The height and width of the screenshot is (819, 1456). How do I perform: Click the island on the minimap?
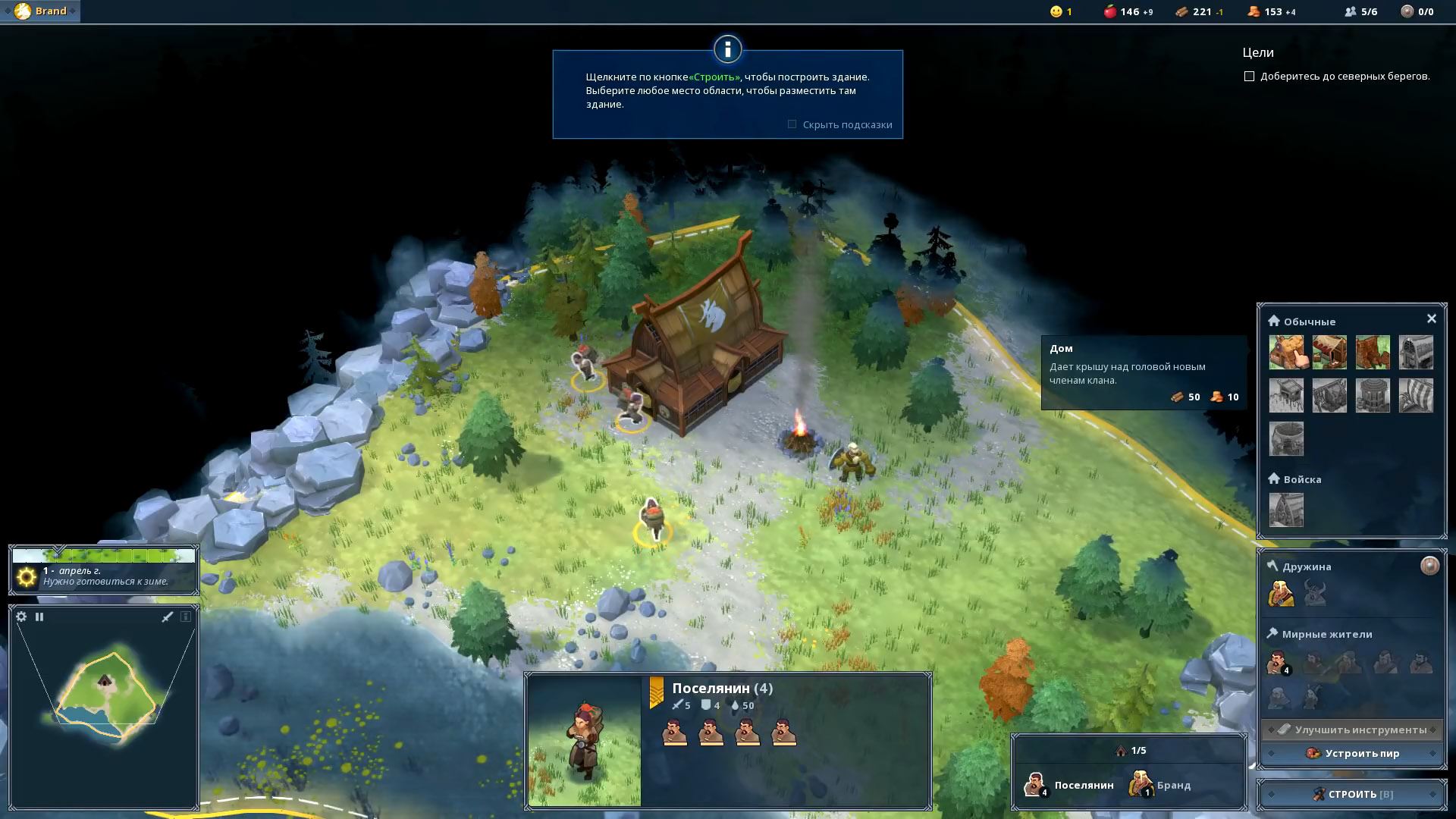tap(106, 690)
